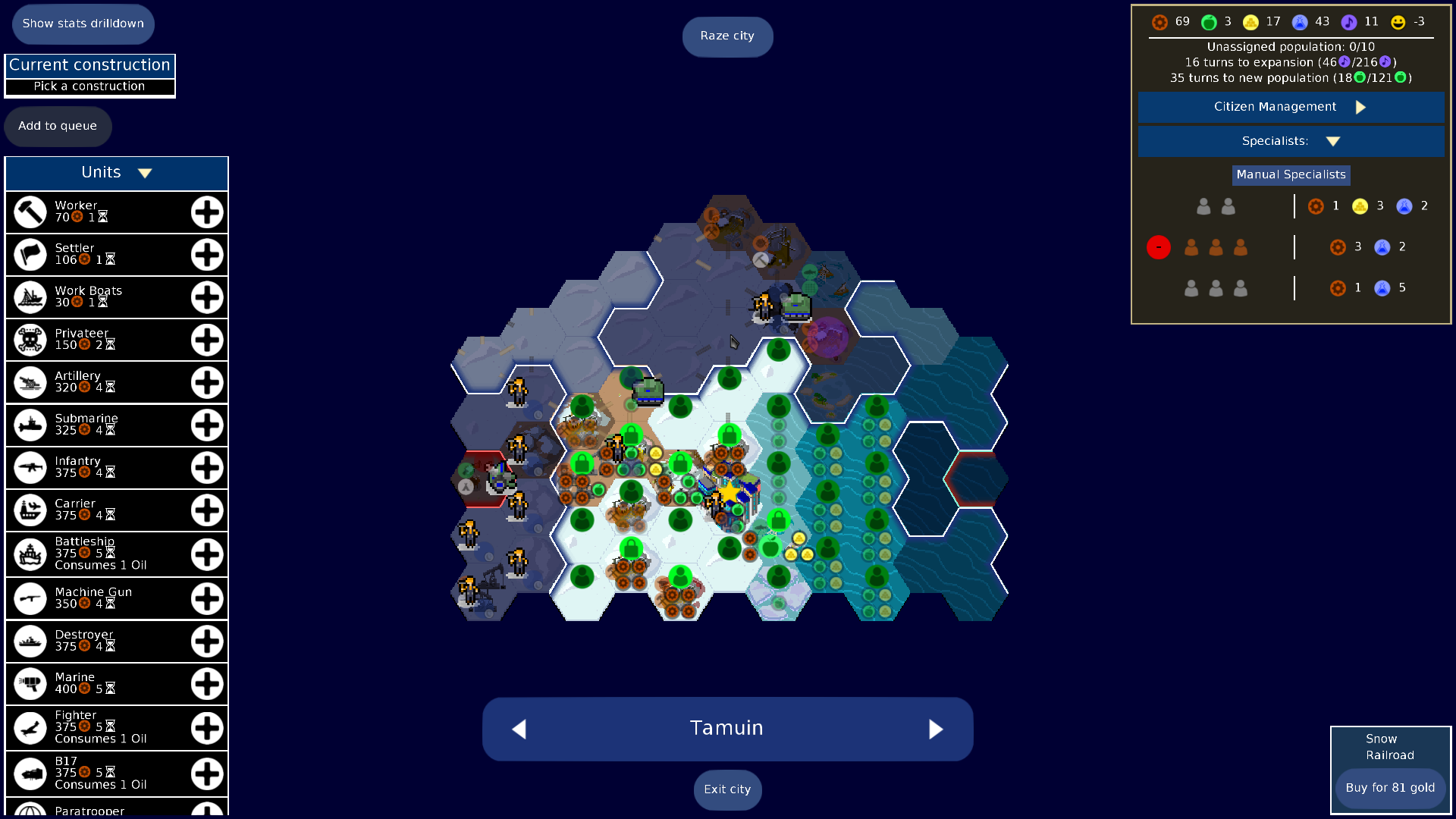Remove a specialist with the red minus button
1456x819 pixels.
pyautogui.click(x=1158, y=246)
